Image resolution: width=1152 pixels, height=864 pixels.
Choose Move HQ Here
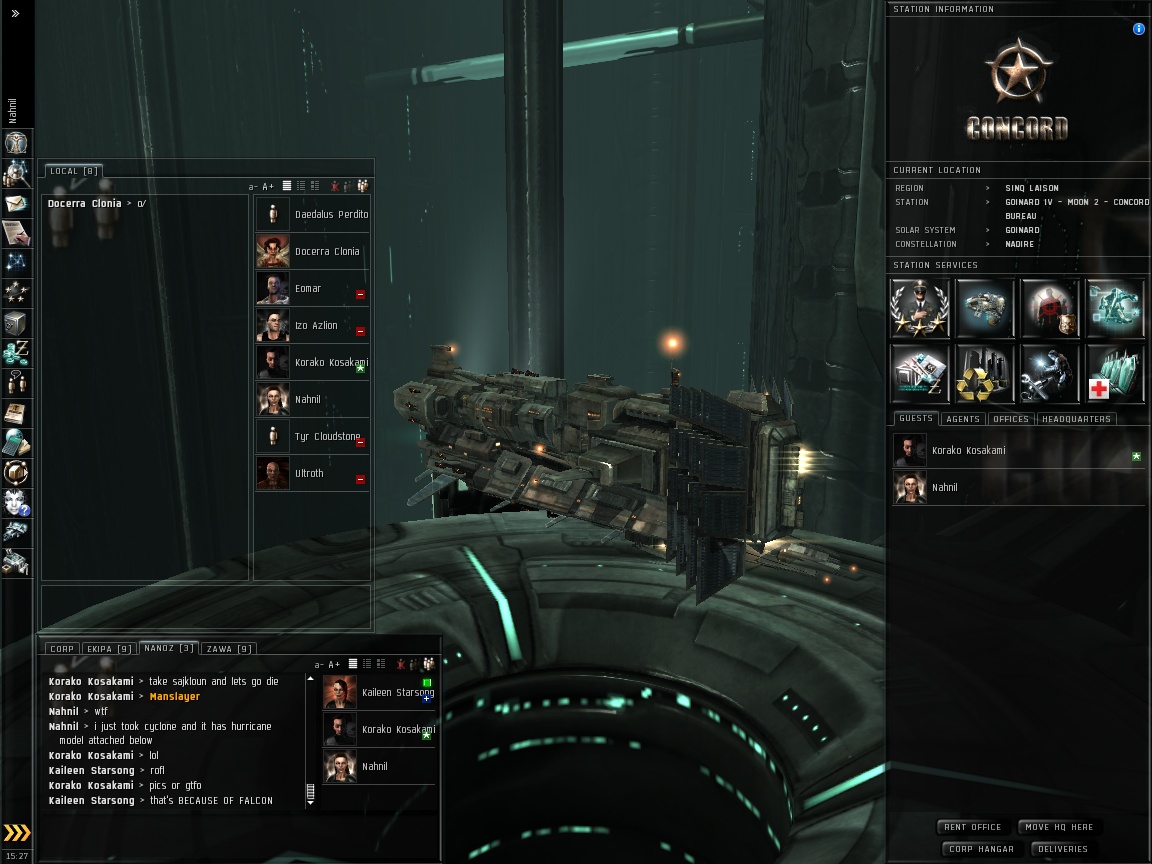pyautogui.click(x=1059, y=827)
